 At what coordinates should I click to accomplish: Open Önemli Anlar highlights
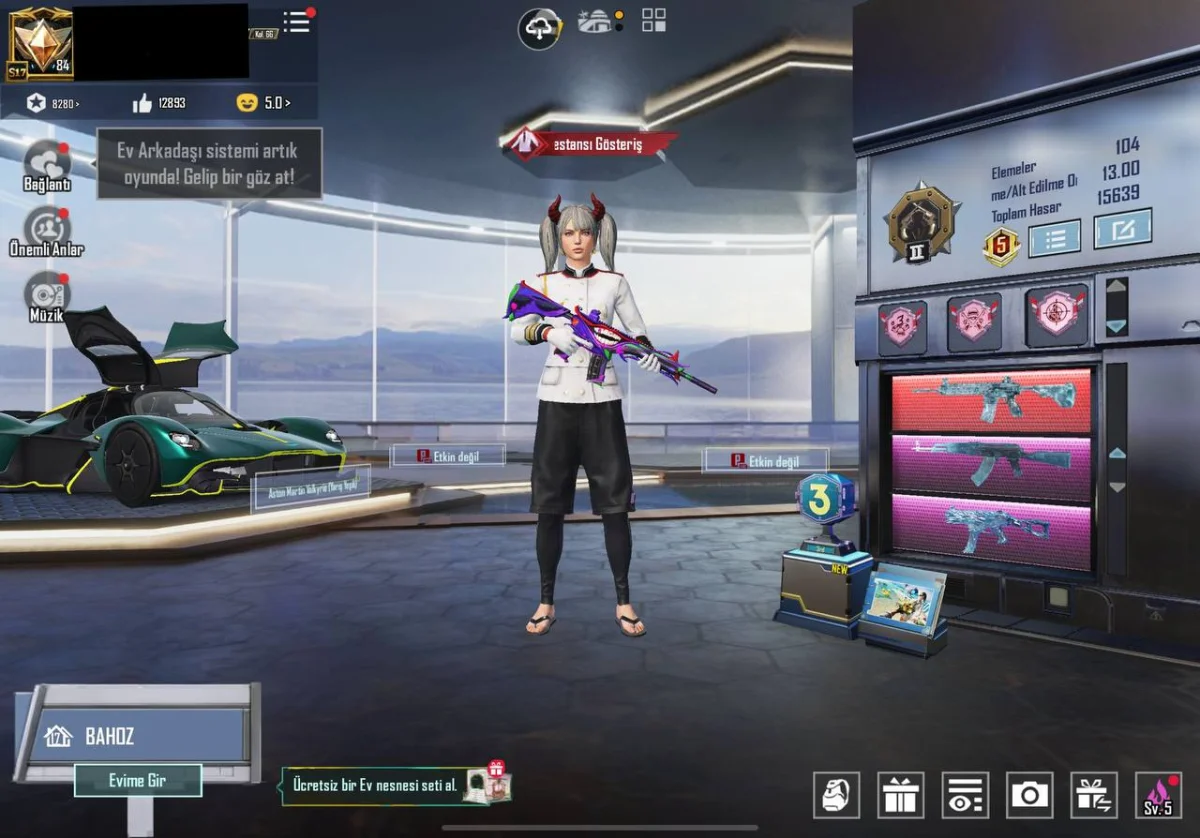(47, 230)
